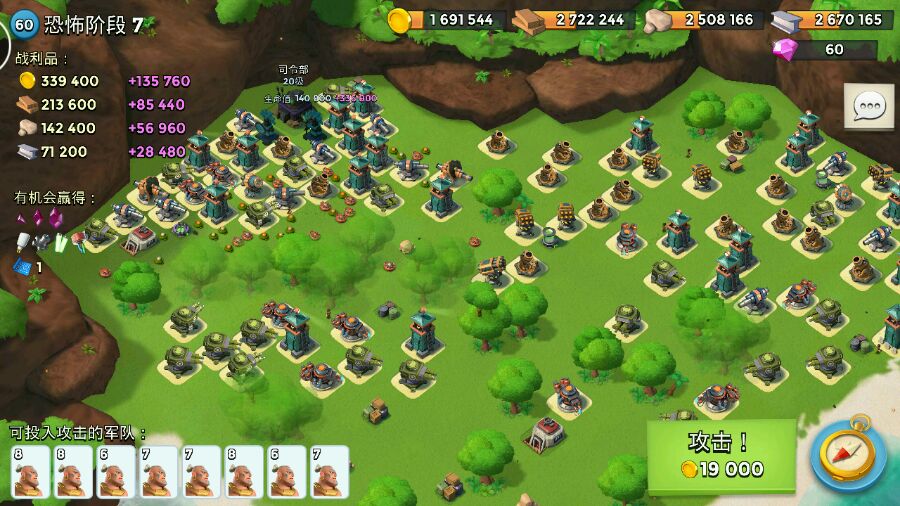Open the level 60 player badge

tap(22, 24)
